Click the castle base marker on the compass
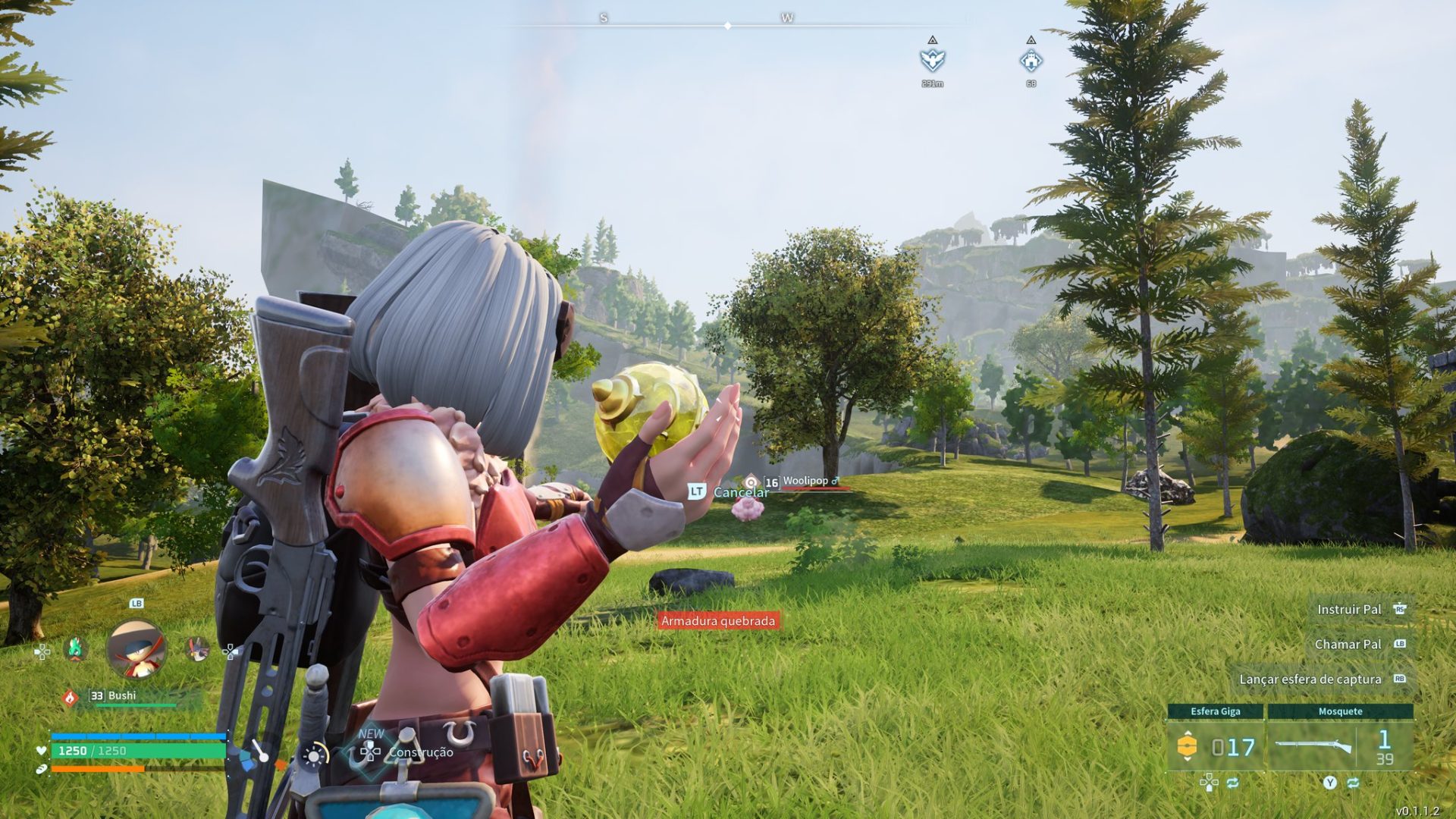The height and width of the screenshot is (819, 1456). (x=1031, y=60)
